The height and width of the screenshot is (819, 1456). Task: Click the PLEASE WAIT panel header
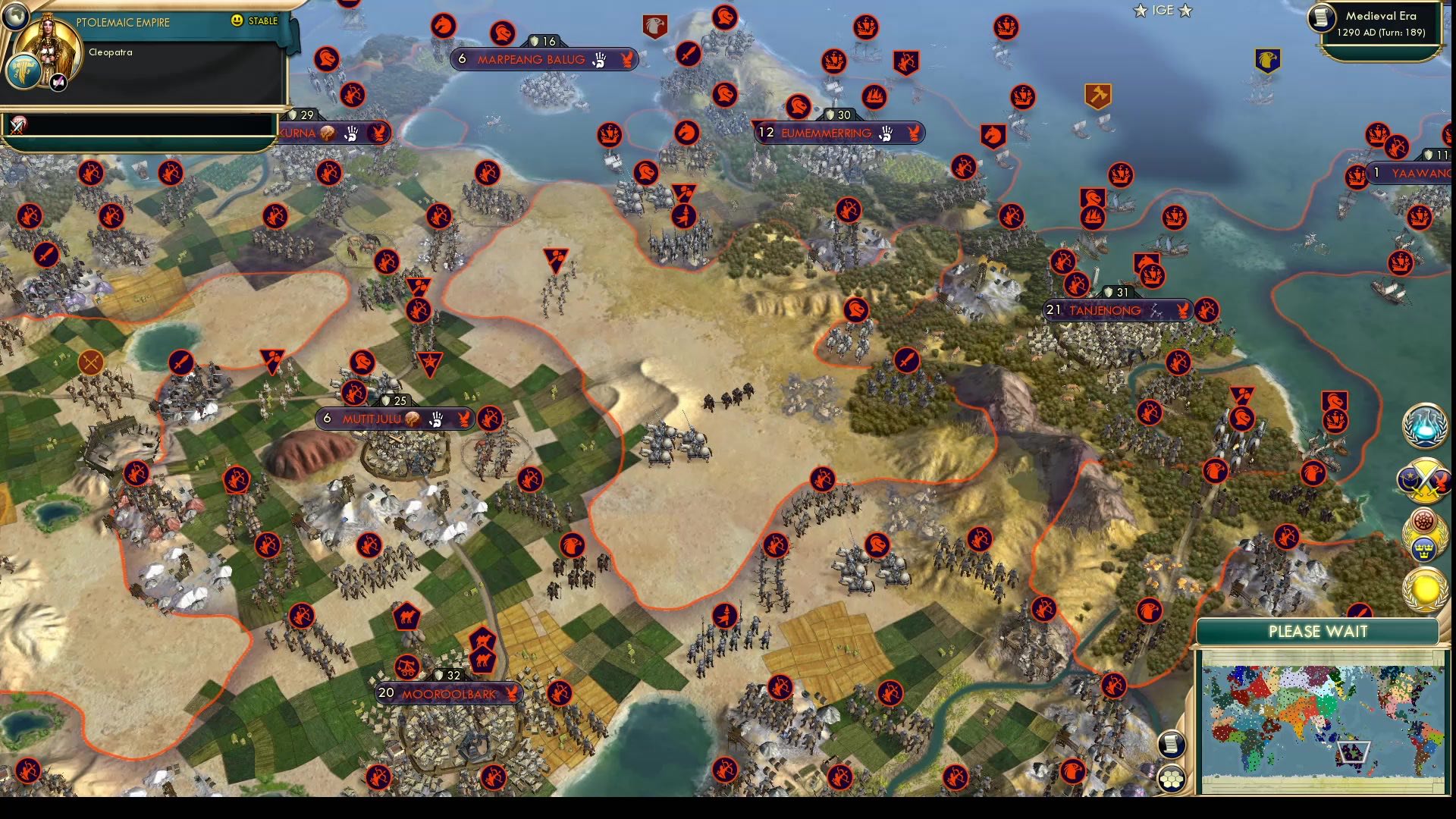1317,632
